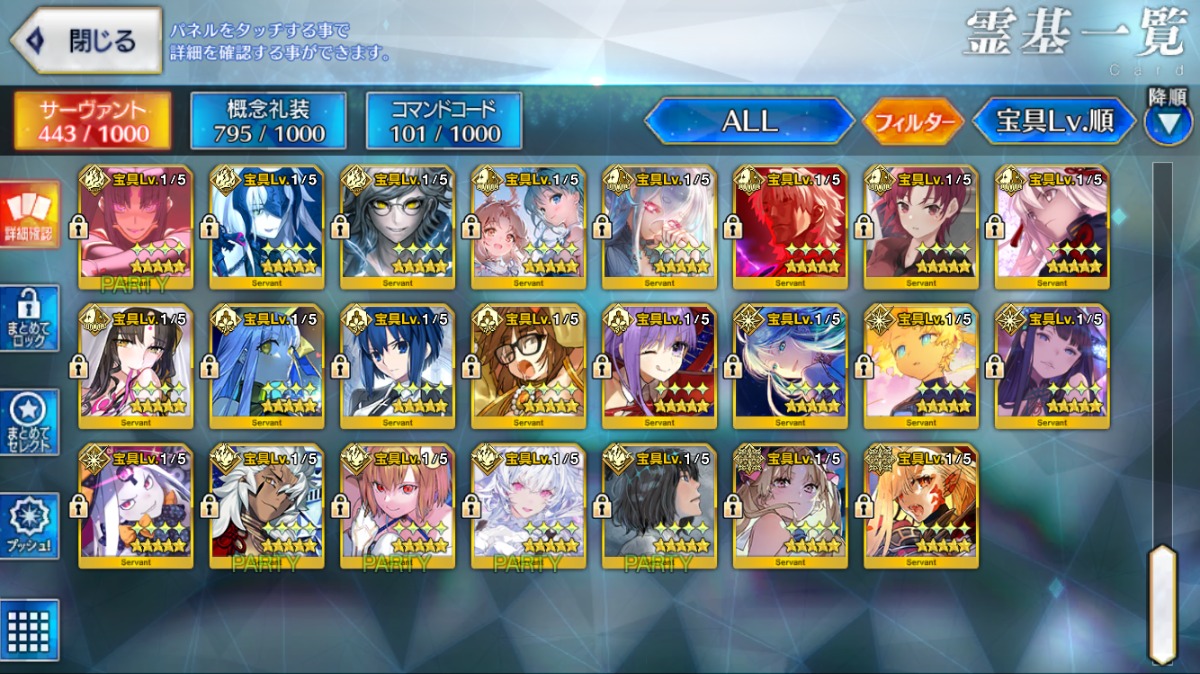Choose the brown-haired servant with large glasses
This screenshot has width=1200, height=674.
[529, 367]
